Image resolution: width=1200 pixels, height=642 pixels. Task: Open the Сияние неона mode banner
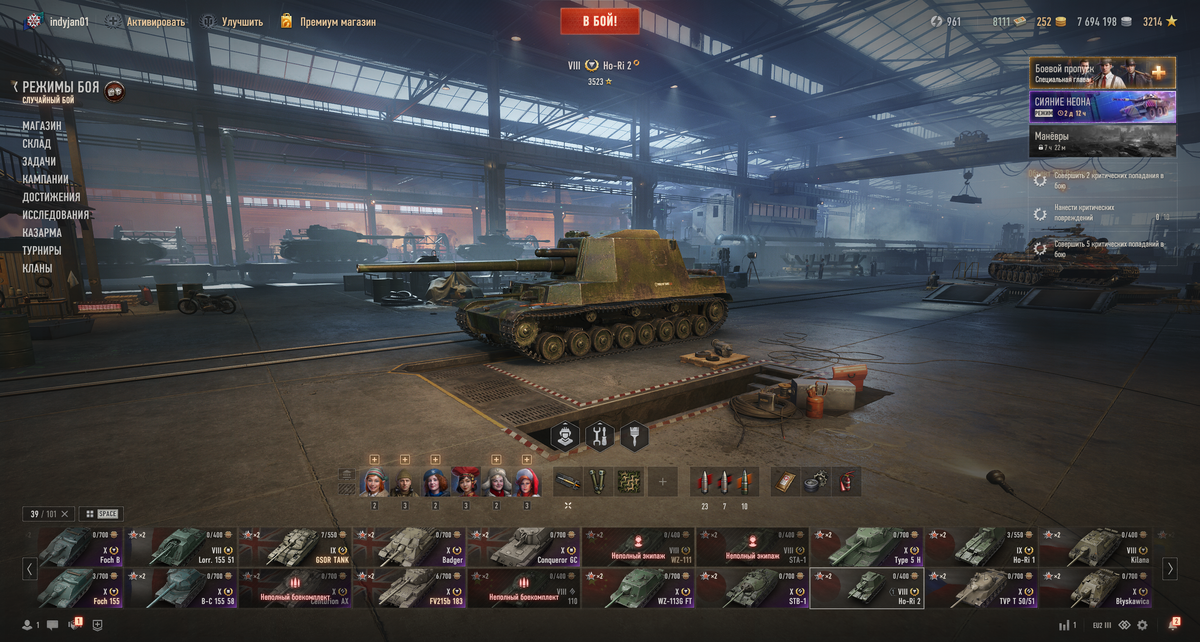click(1102, 107)
